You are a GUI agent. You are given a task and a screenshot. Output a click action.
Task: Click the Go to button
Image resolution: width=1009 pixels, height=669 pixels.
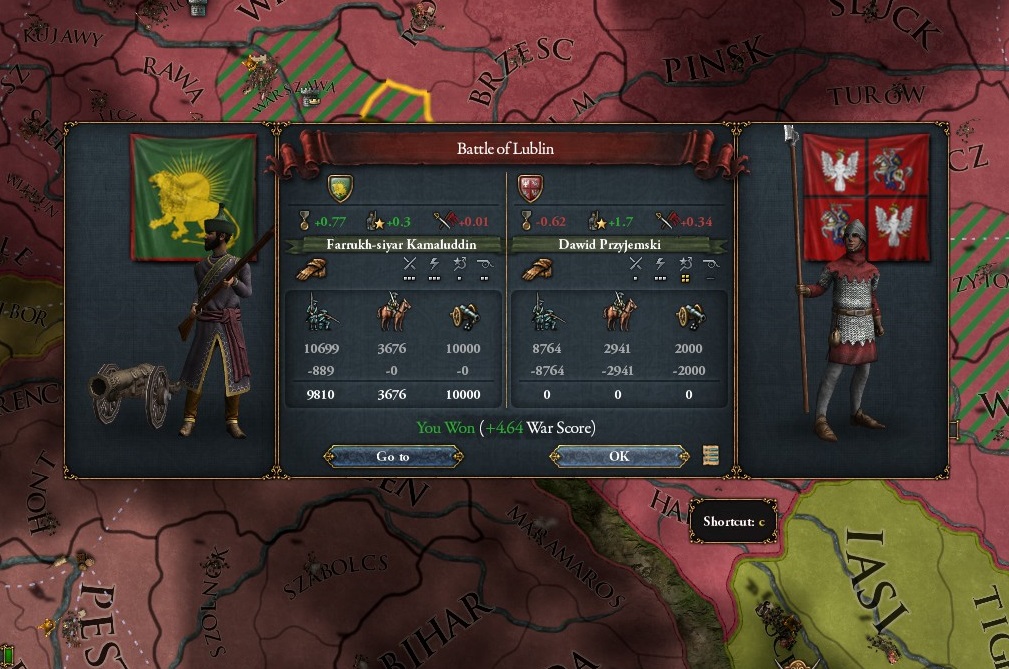coord(393,456)
